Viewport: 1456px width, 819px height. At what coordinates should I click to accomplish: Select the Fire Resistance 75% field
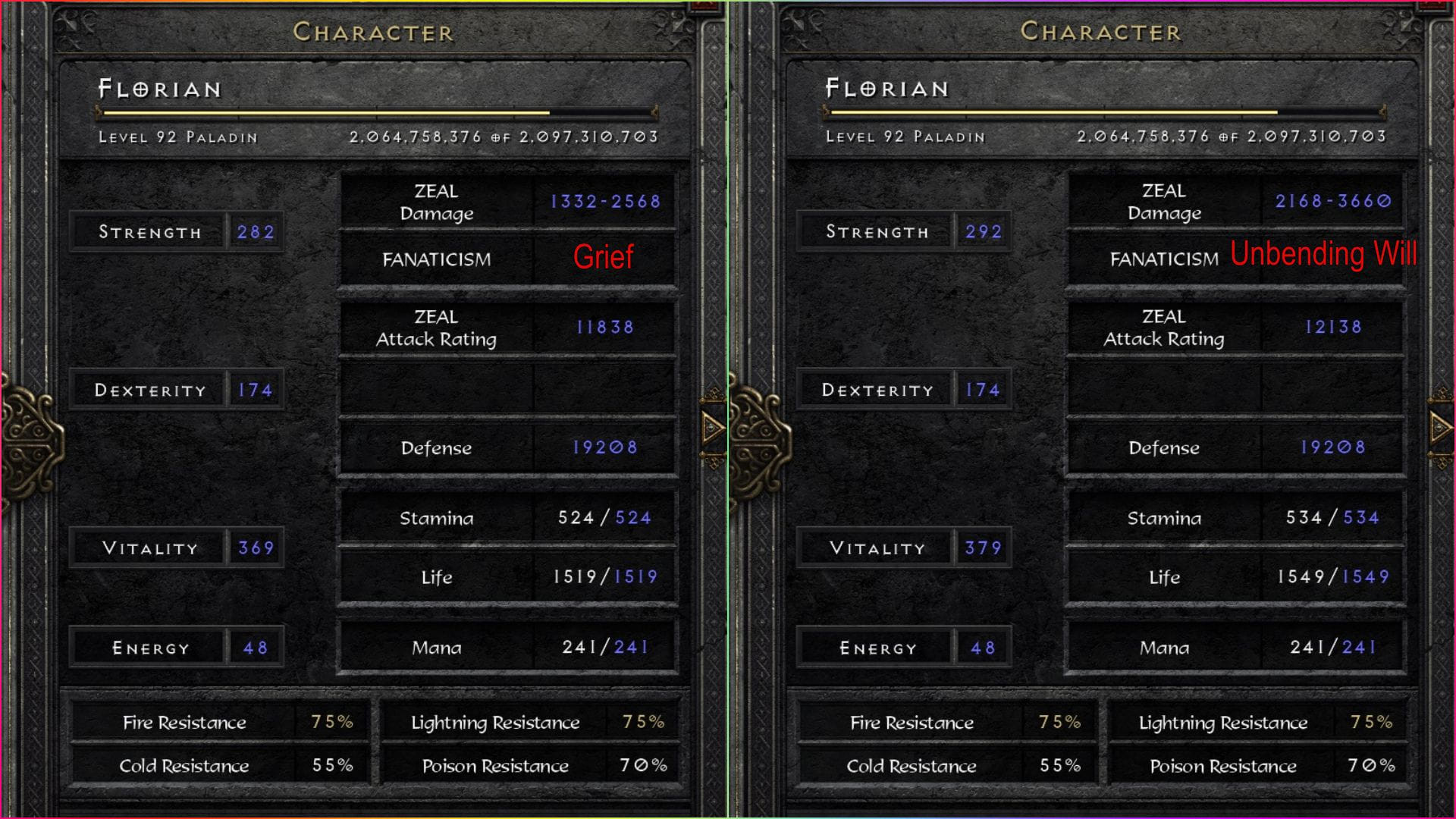coord(218,722)
